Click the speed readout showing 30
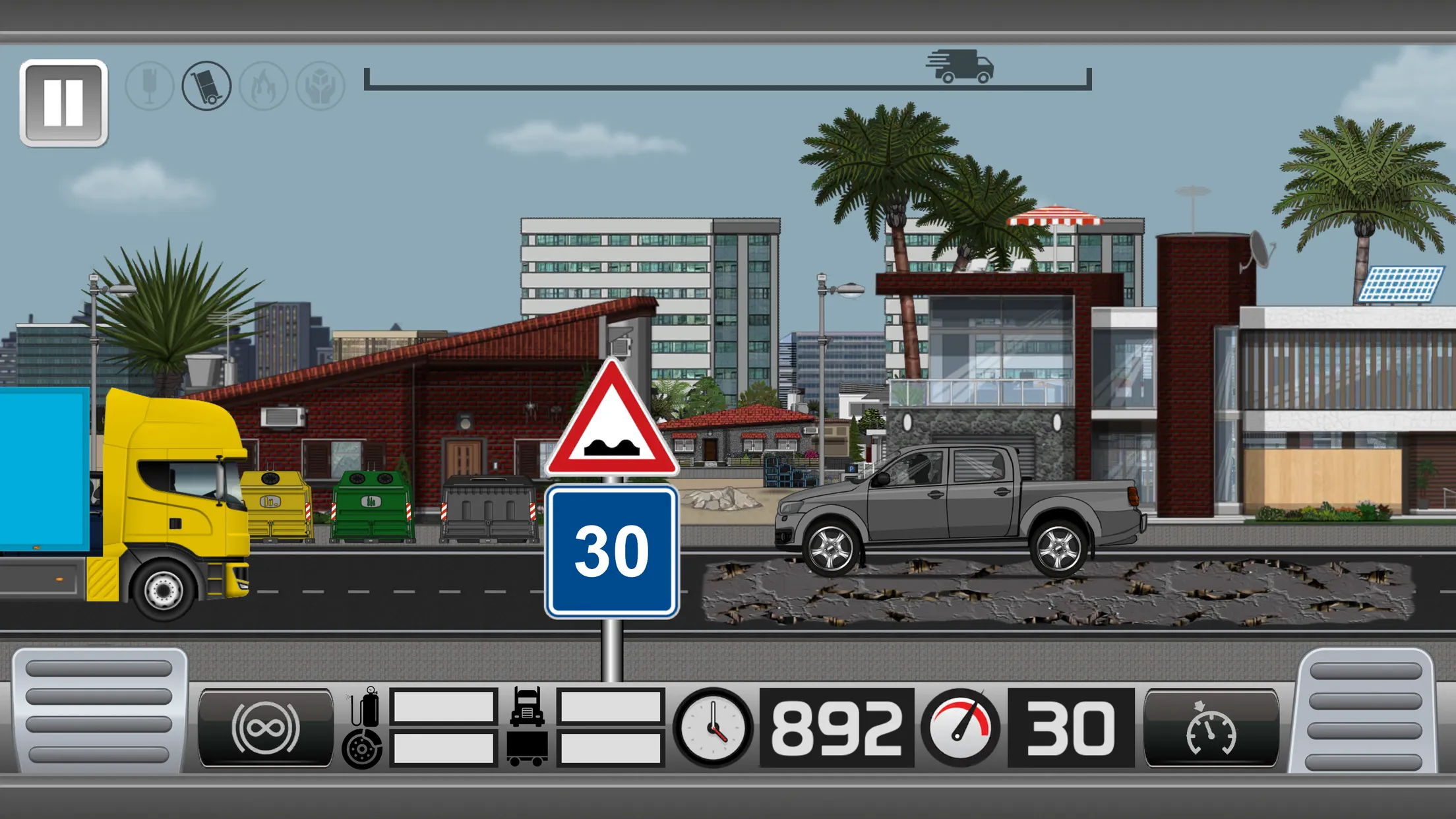The height and width of the screenshot is (819, 1456). [1066, 727]
